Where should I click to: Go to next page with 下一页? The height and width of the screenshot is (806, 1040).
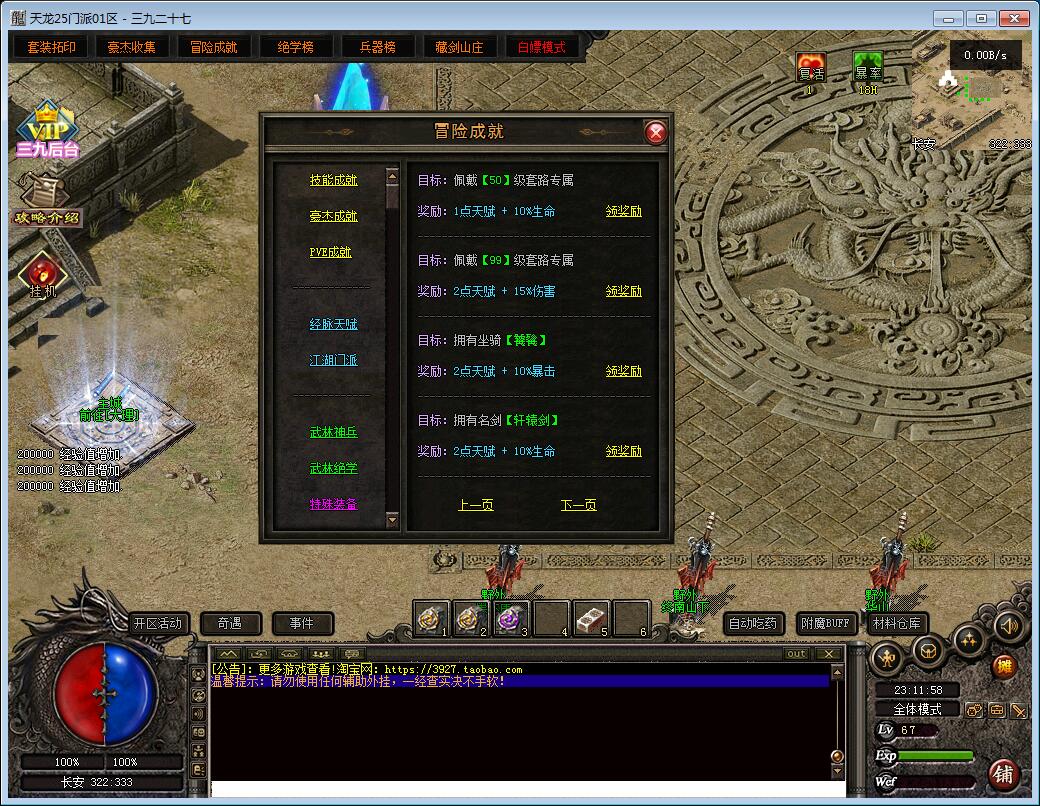click(578, 505)
